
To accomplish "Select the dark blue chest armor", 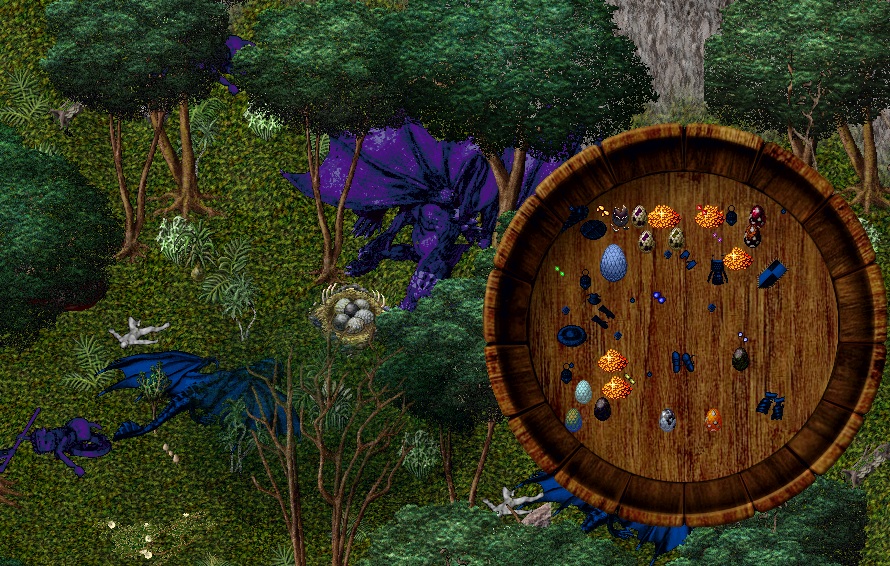I will click(x=717, y=271).
